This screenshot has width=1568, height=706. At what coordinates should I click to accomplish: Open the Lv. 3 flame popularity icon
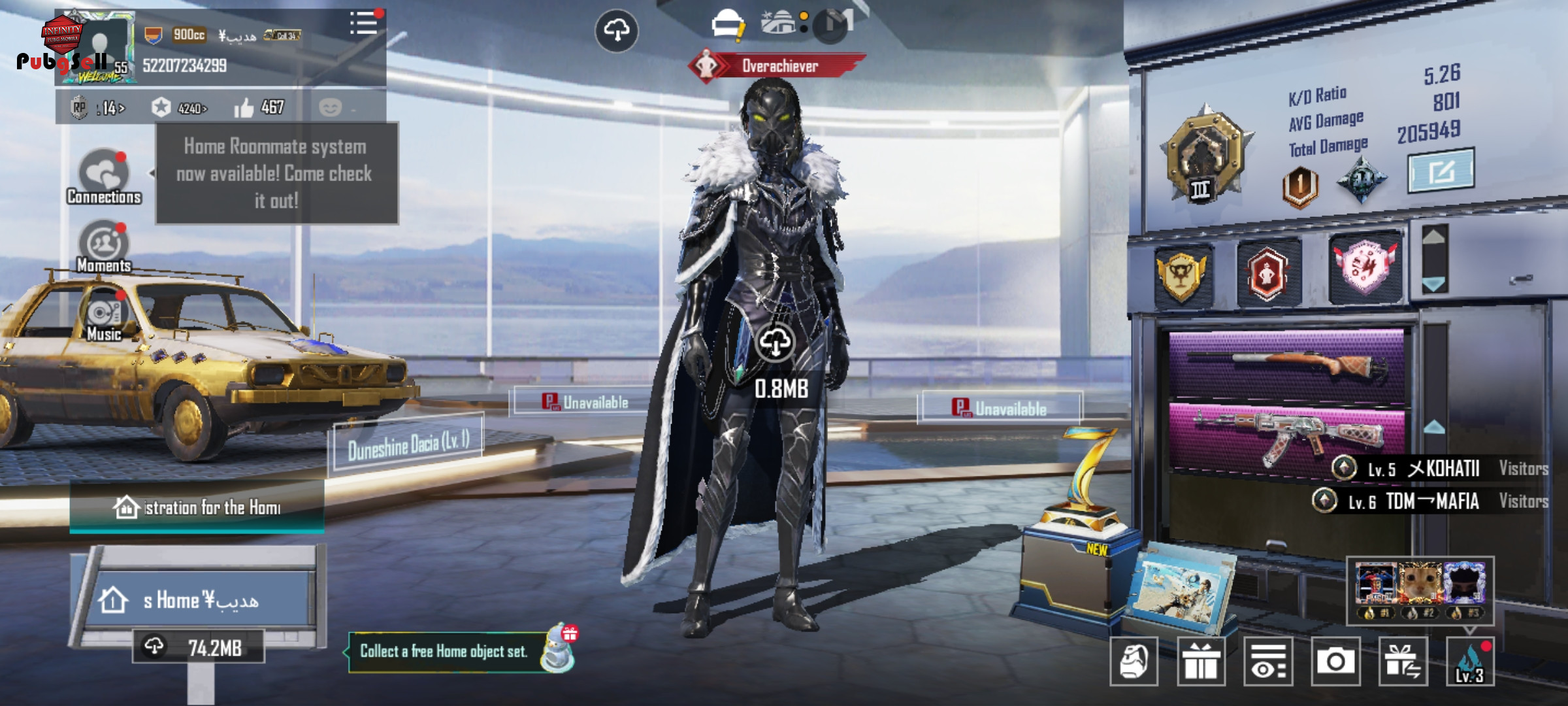[x=1470, y=662]
